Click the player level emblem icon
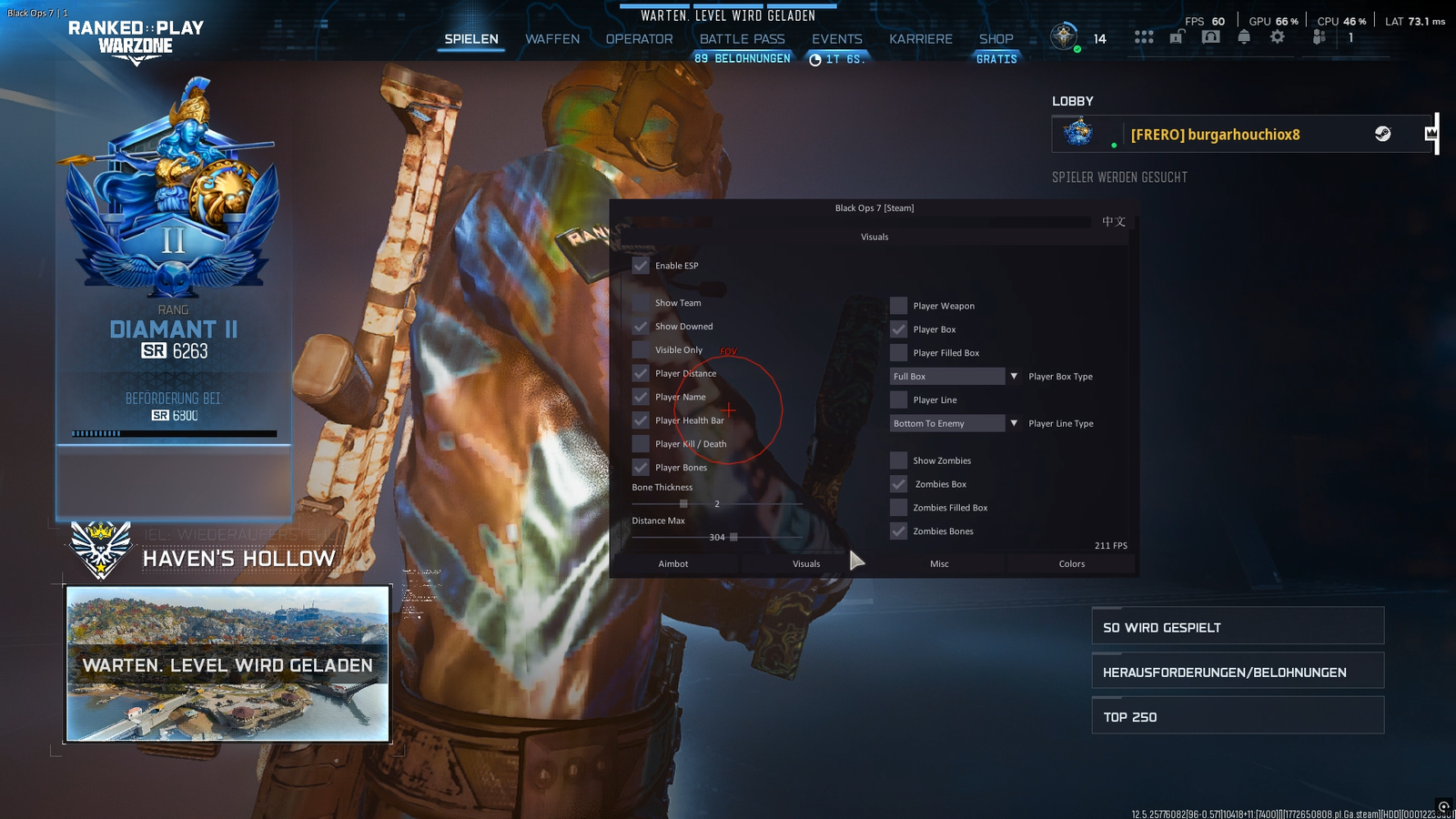Screen dimensions: 1456x819 click(1064, 37)
